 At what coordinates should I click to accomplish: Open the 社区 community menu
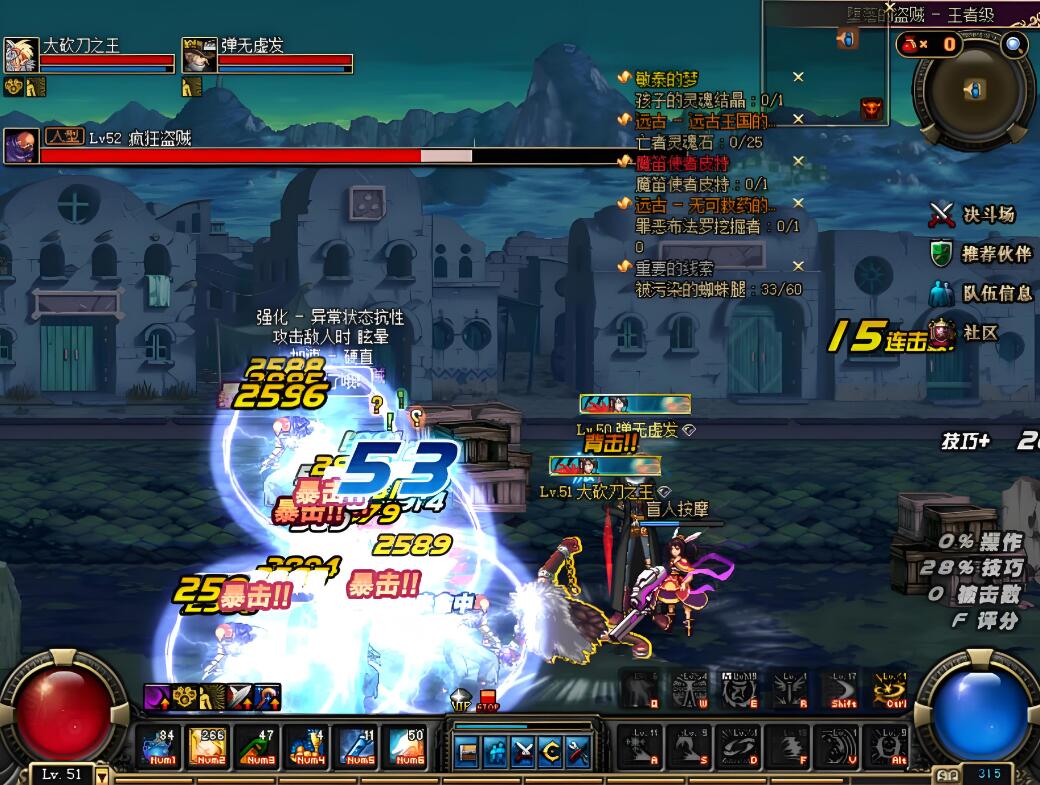(966, 332)
